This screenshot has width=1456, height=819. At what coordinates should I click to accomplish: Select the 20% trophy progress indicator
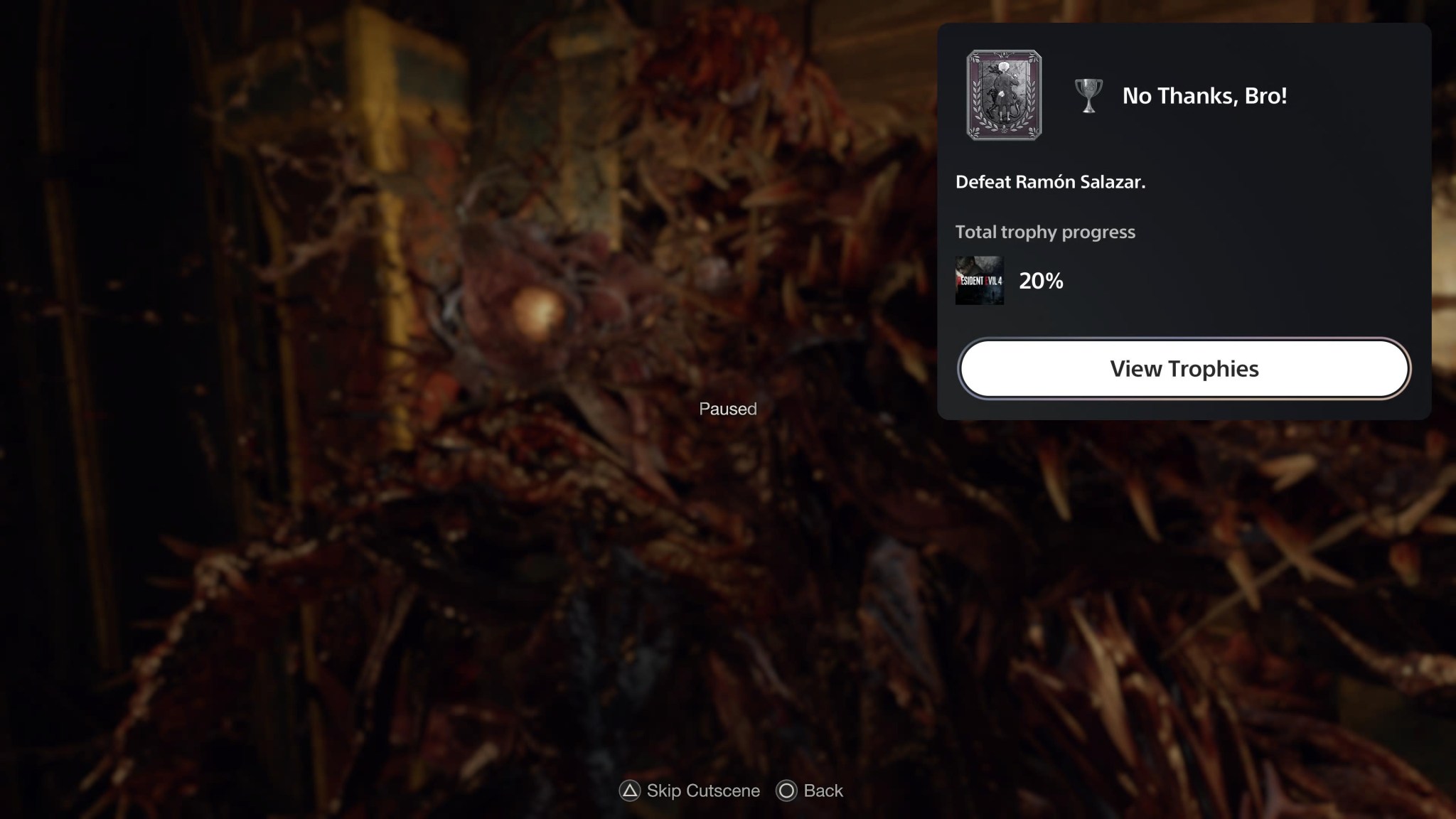click(1040, 280)
